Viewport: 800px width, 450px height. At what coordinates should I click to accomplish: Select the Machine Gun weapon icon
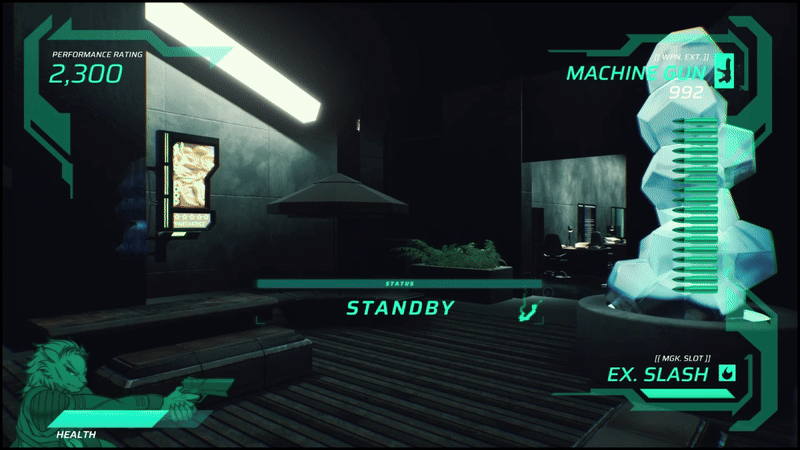coord(723,72)
